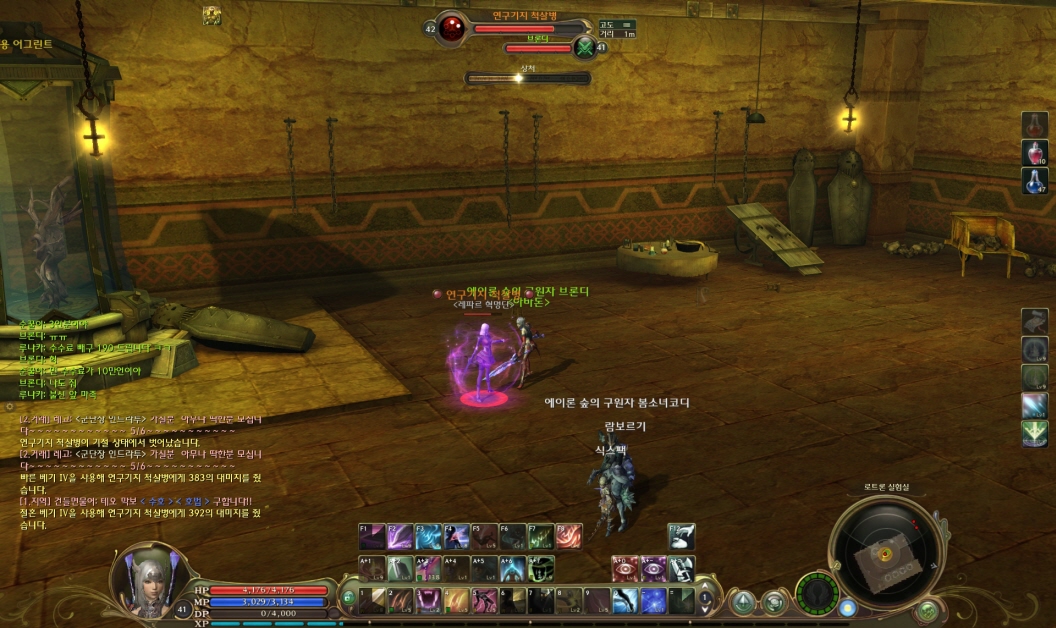
Task: Use the blue mana potion with 47 left
Action: (x=1035, y=181)
